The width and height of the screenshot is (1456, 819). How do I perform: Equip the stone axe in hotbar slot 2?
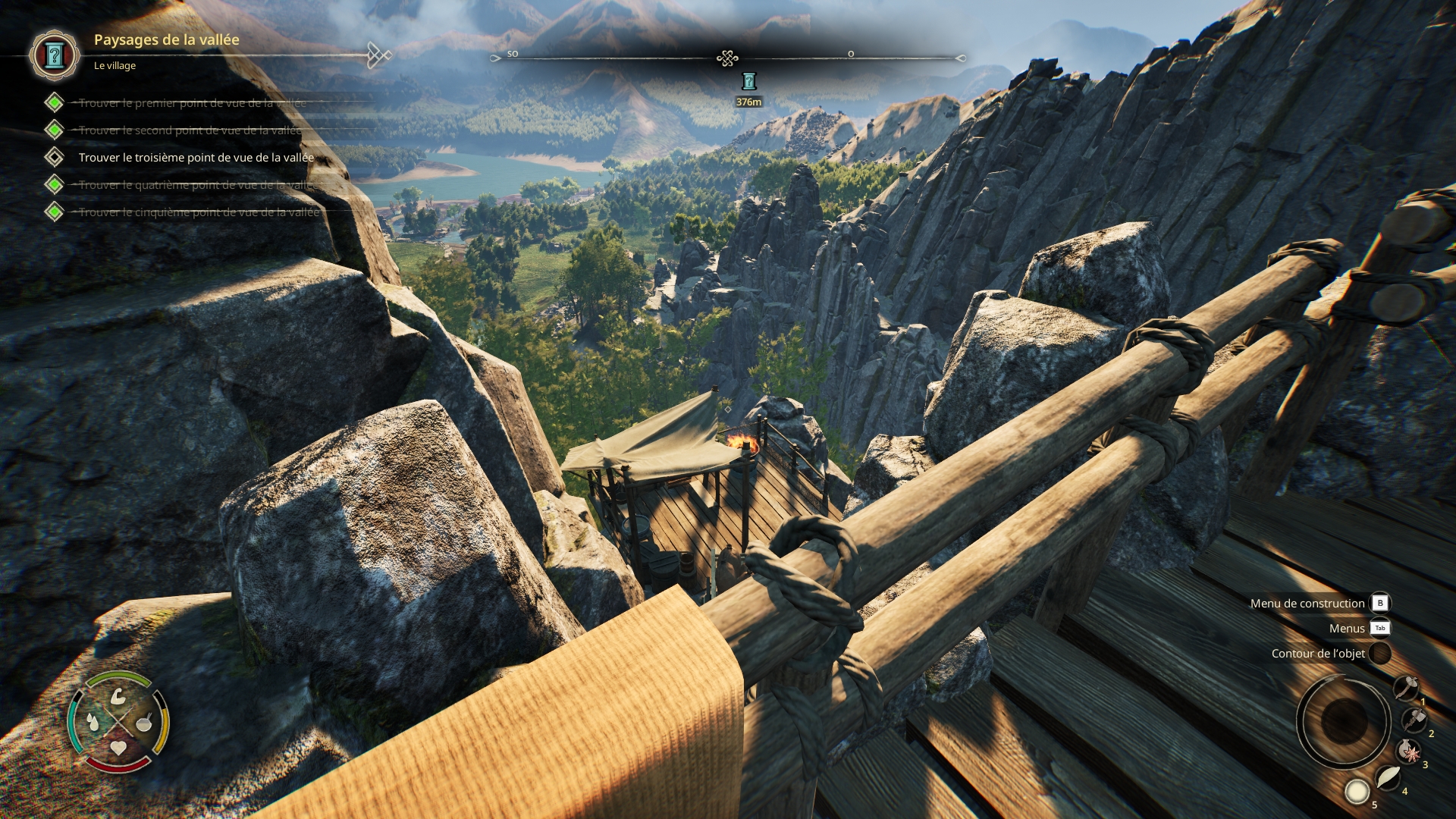coord(1414,719)
